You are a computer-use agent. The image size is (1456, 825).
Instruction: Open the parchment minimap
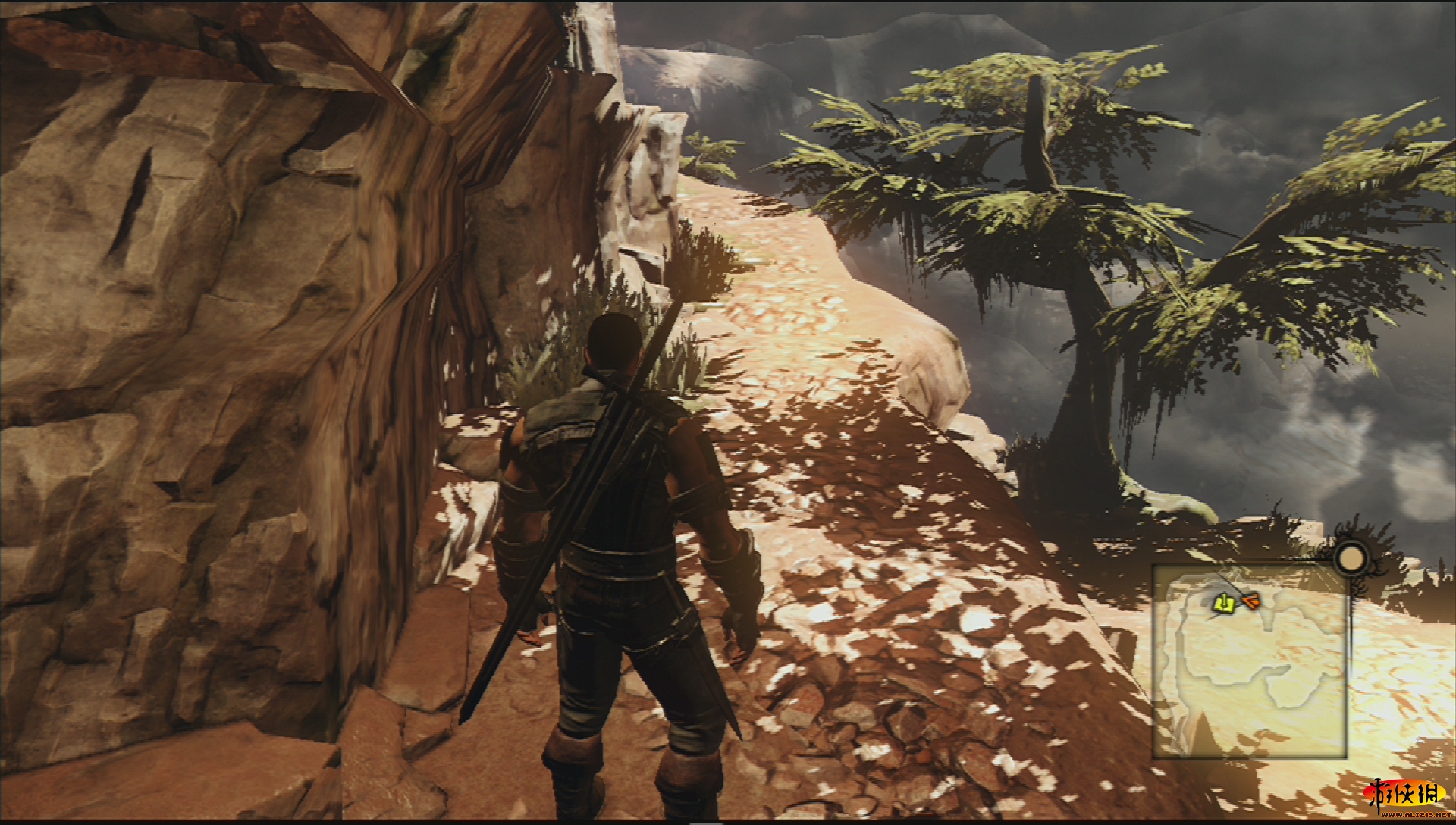tap(1250, 661)
